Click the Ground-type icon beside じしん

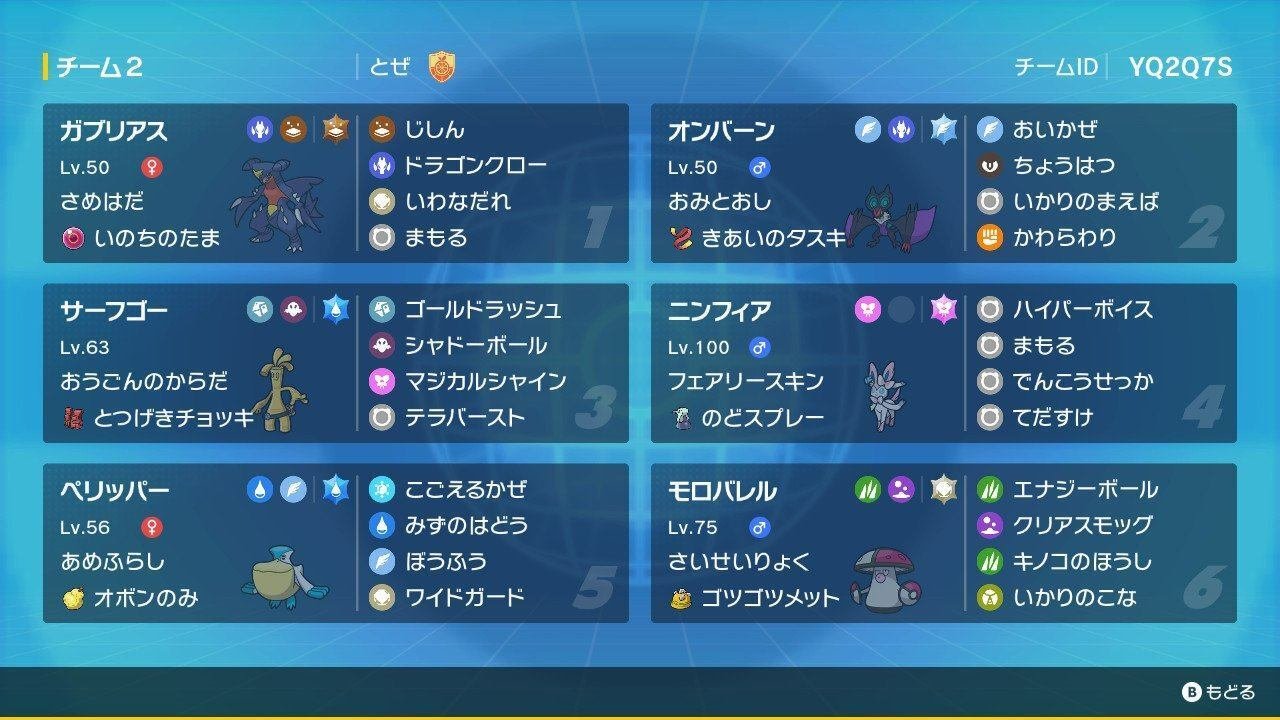coord(383,128)
